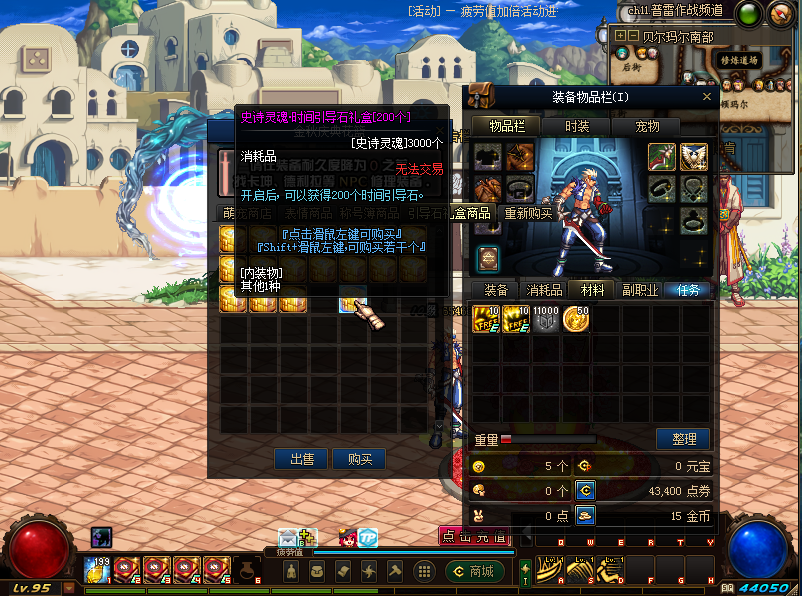
Task: Sort the bag with the 整理 button
Action: (683, 439)
